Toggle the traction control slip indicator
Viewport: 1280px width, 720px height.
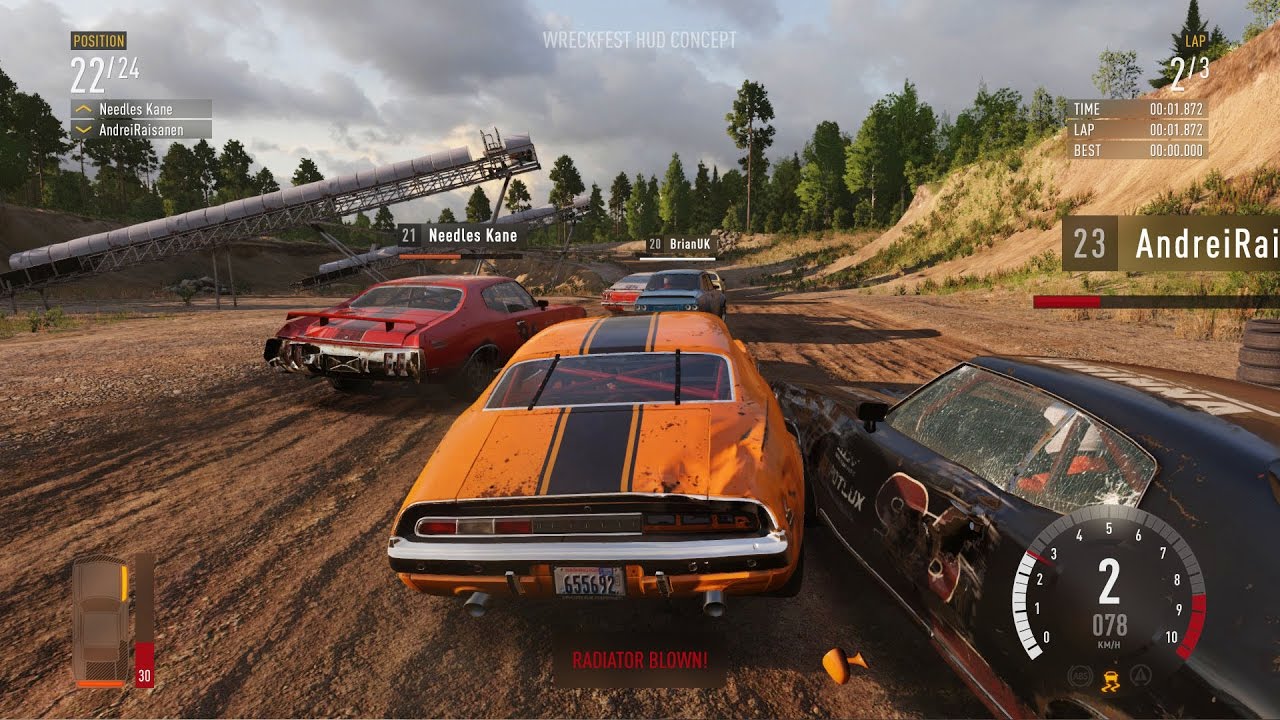[1110, 678]
